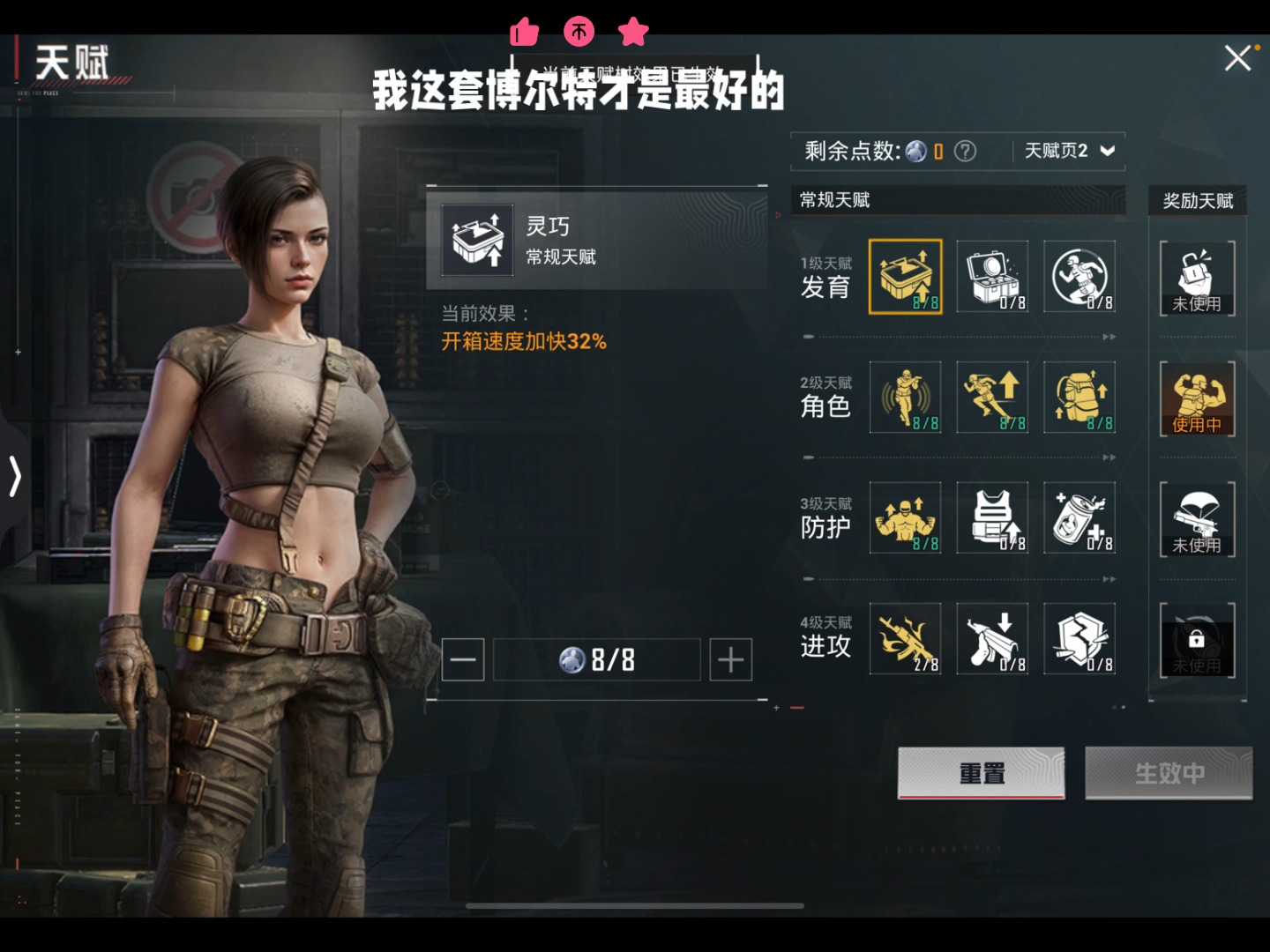Select the AK rifle talent in 进攻 row
The image size is (1270, 952).
click(x=905, y=638)
